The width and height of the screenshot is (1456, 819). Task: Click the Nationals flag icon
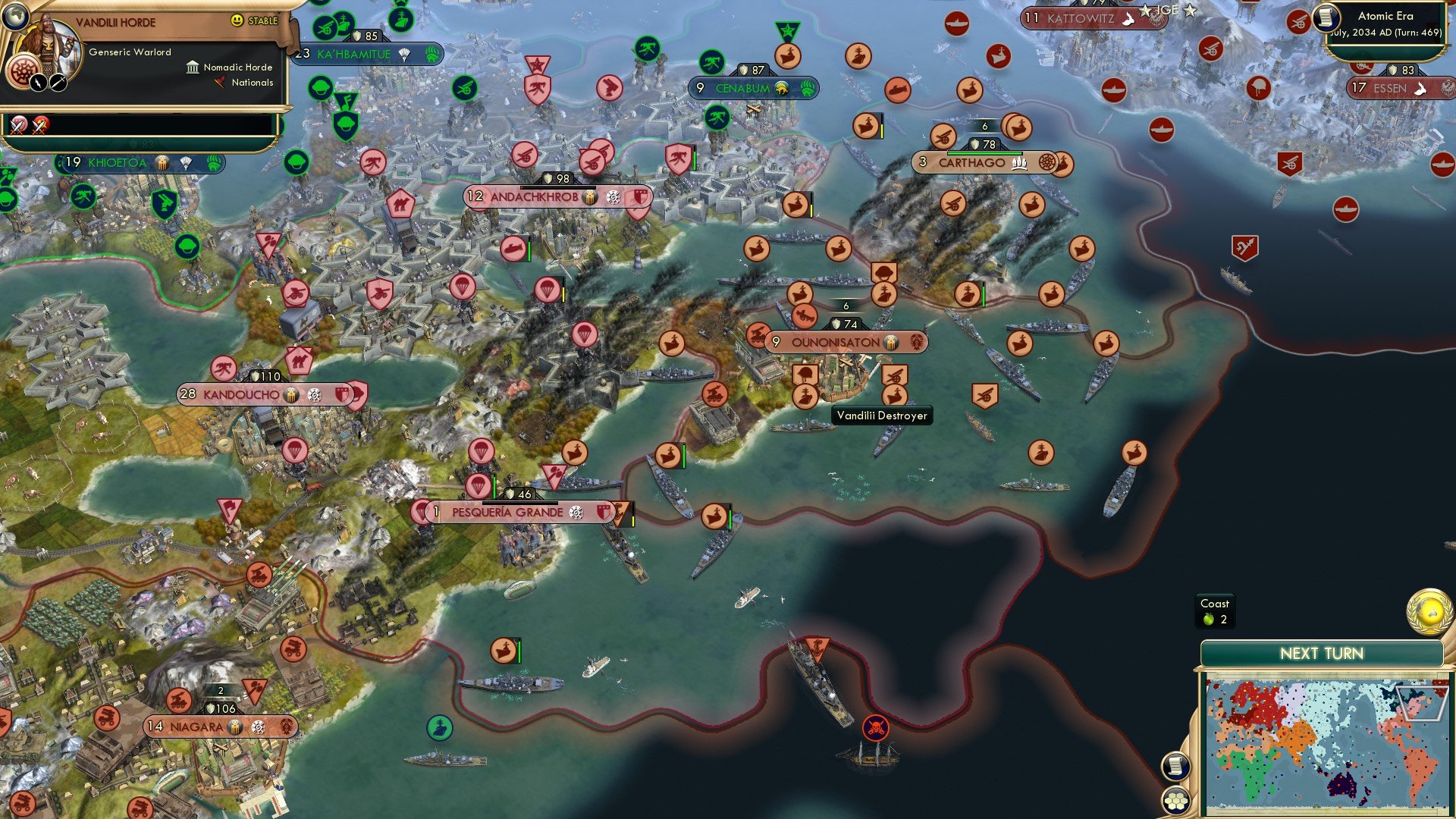[x=220, y=82]
